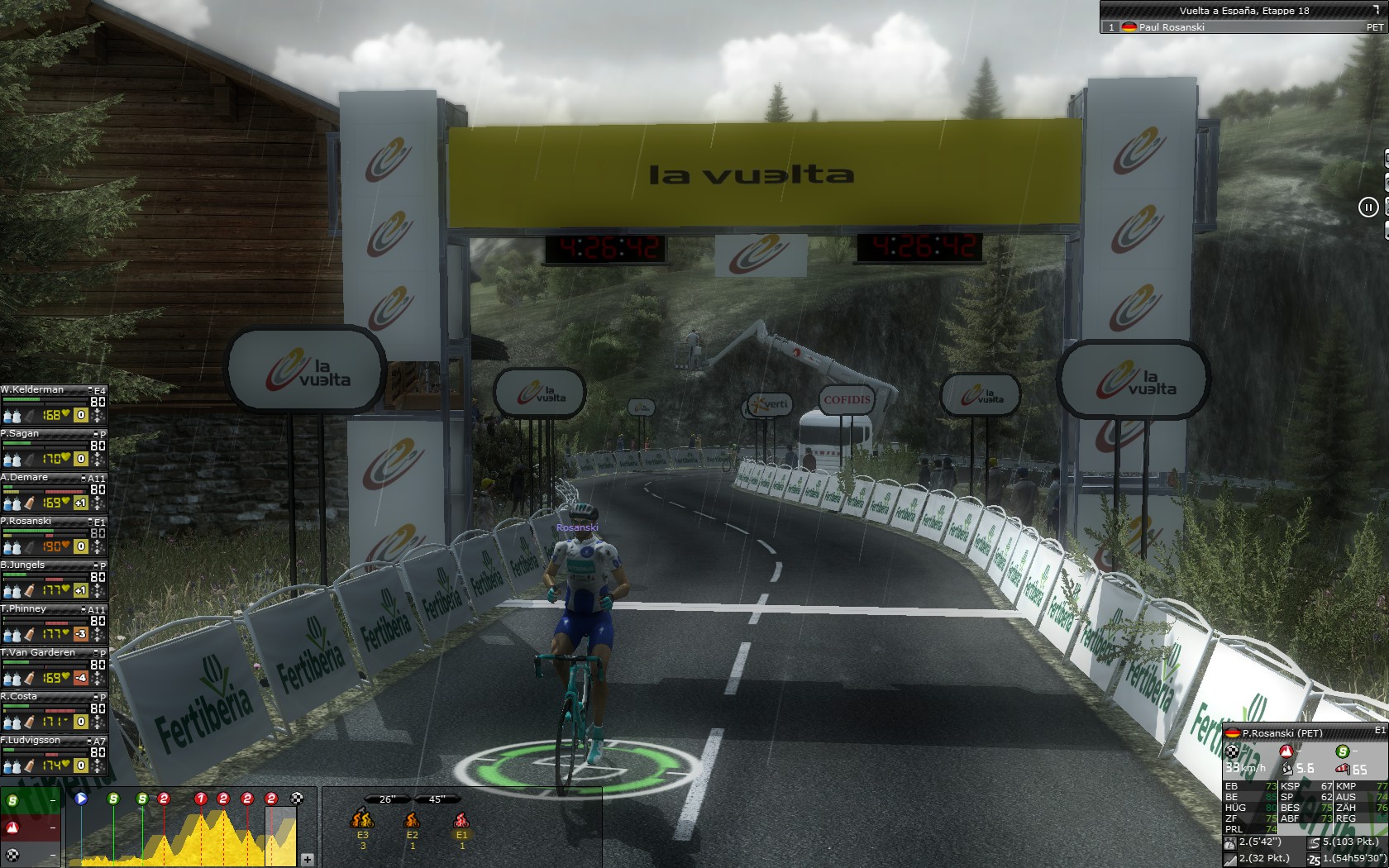Expand the stage profile with plus button
The height and width of the screenshot is (868, 1389).
(307, 860)
